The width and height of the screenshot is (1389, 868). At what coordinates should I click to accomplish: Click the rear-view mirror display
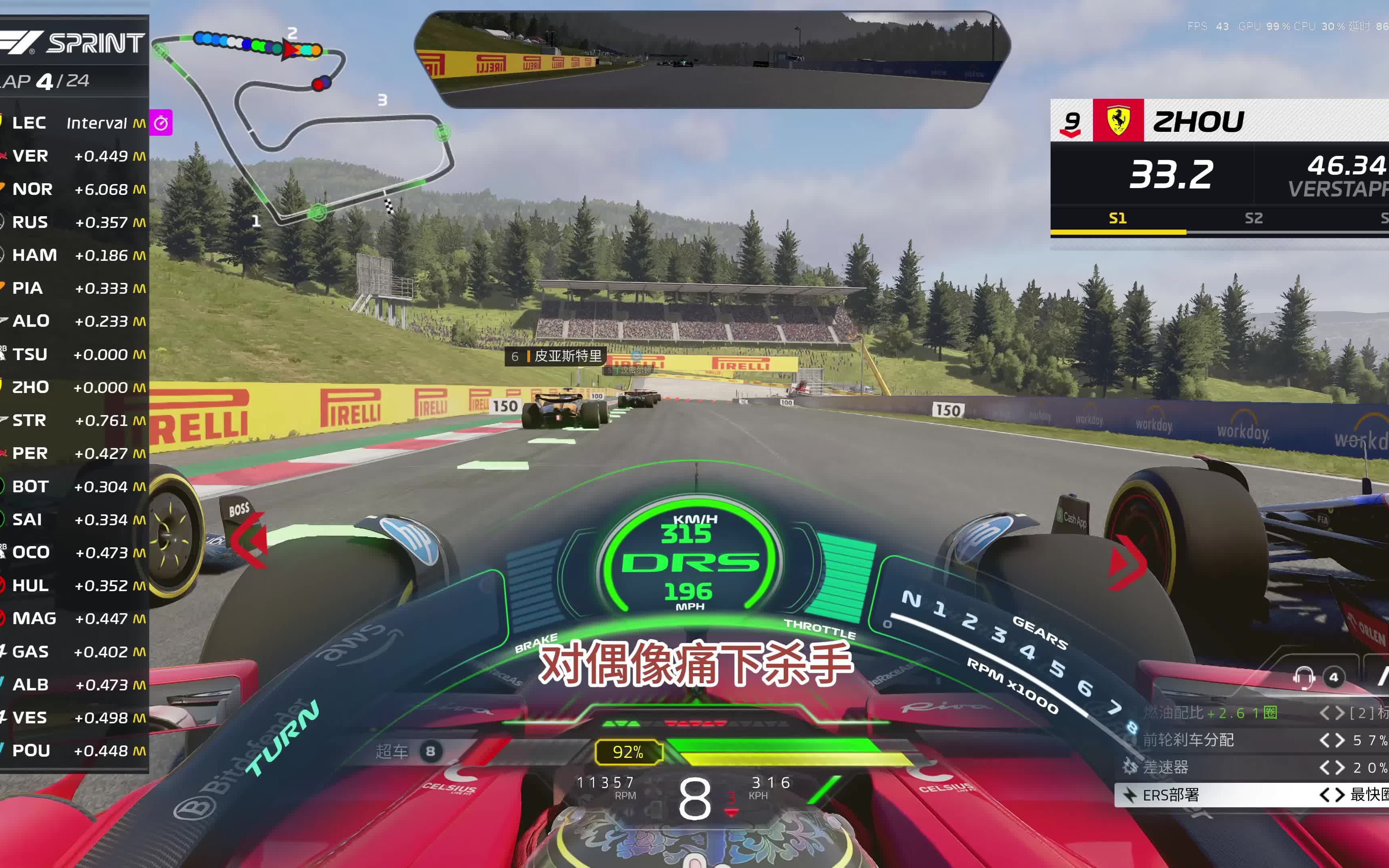coord(712,60)
